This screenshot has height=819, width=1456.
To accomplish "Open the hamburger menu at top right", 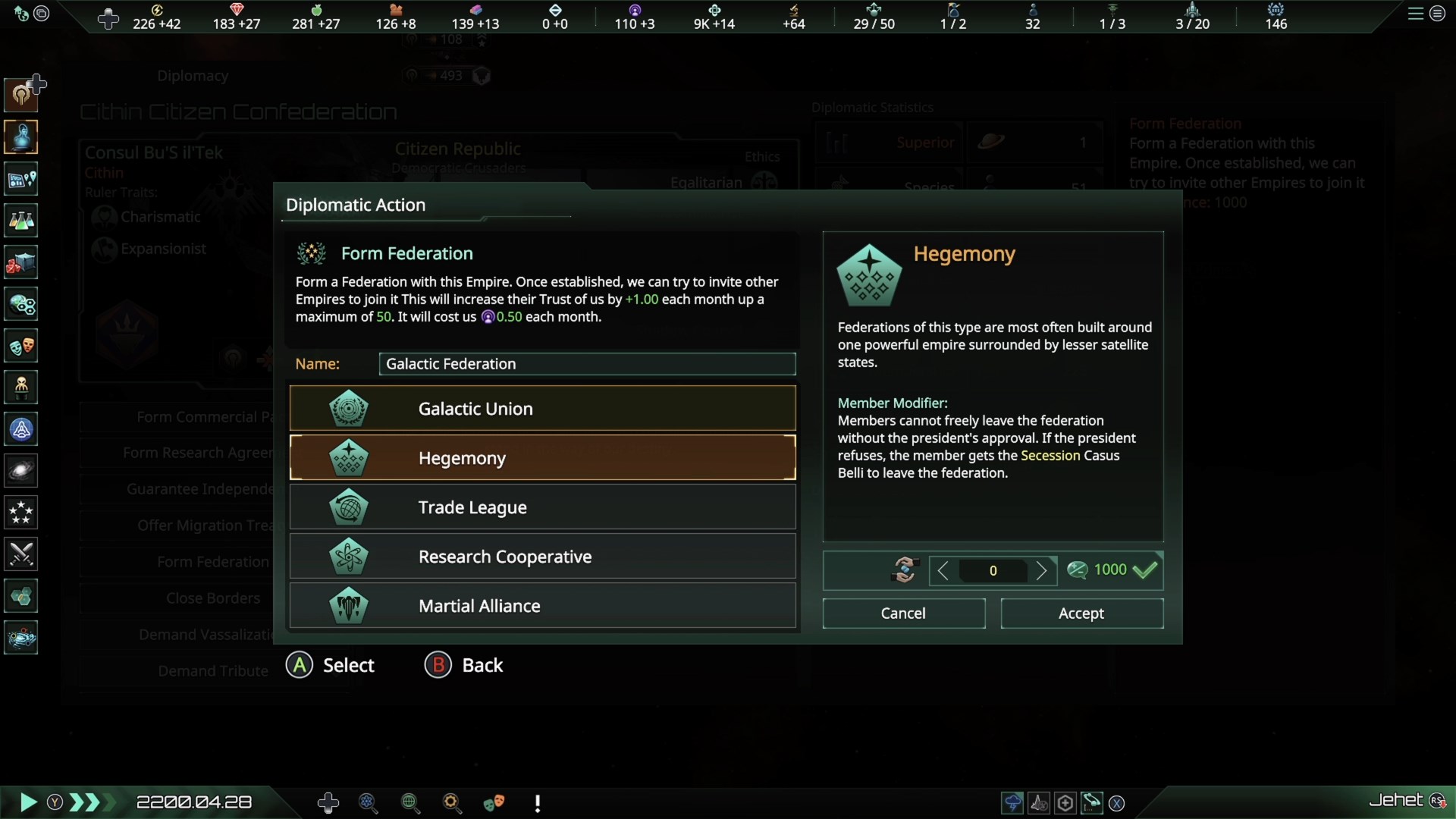I will (1415, 14).
